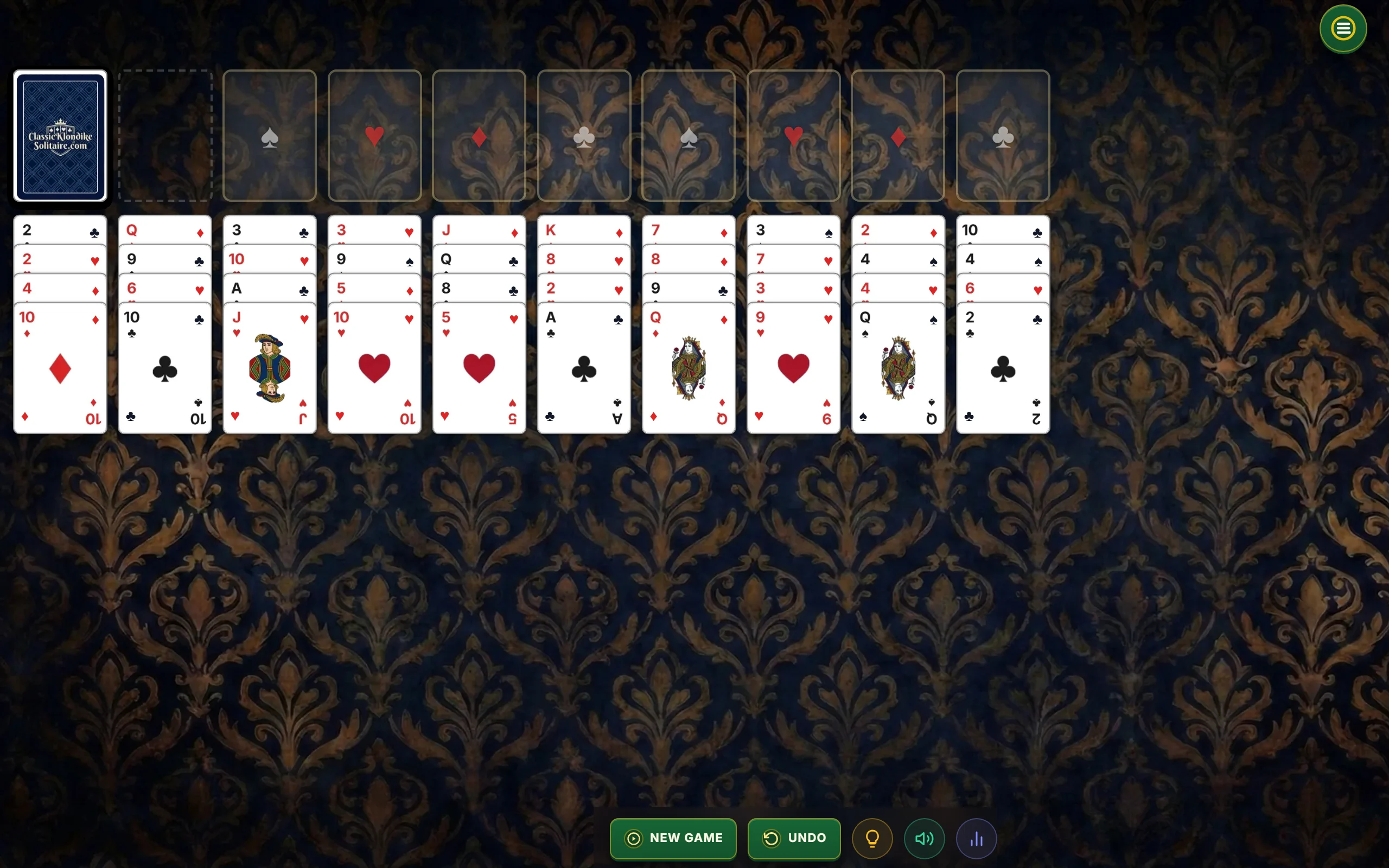Open game statistics via the bar chart icon
Image resolution: width=1389 pixels, height=868 pixels.
[x=976, y=838]
